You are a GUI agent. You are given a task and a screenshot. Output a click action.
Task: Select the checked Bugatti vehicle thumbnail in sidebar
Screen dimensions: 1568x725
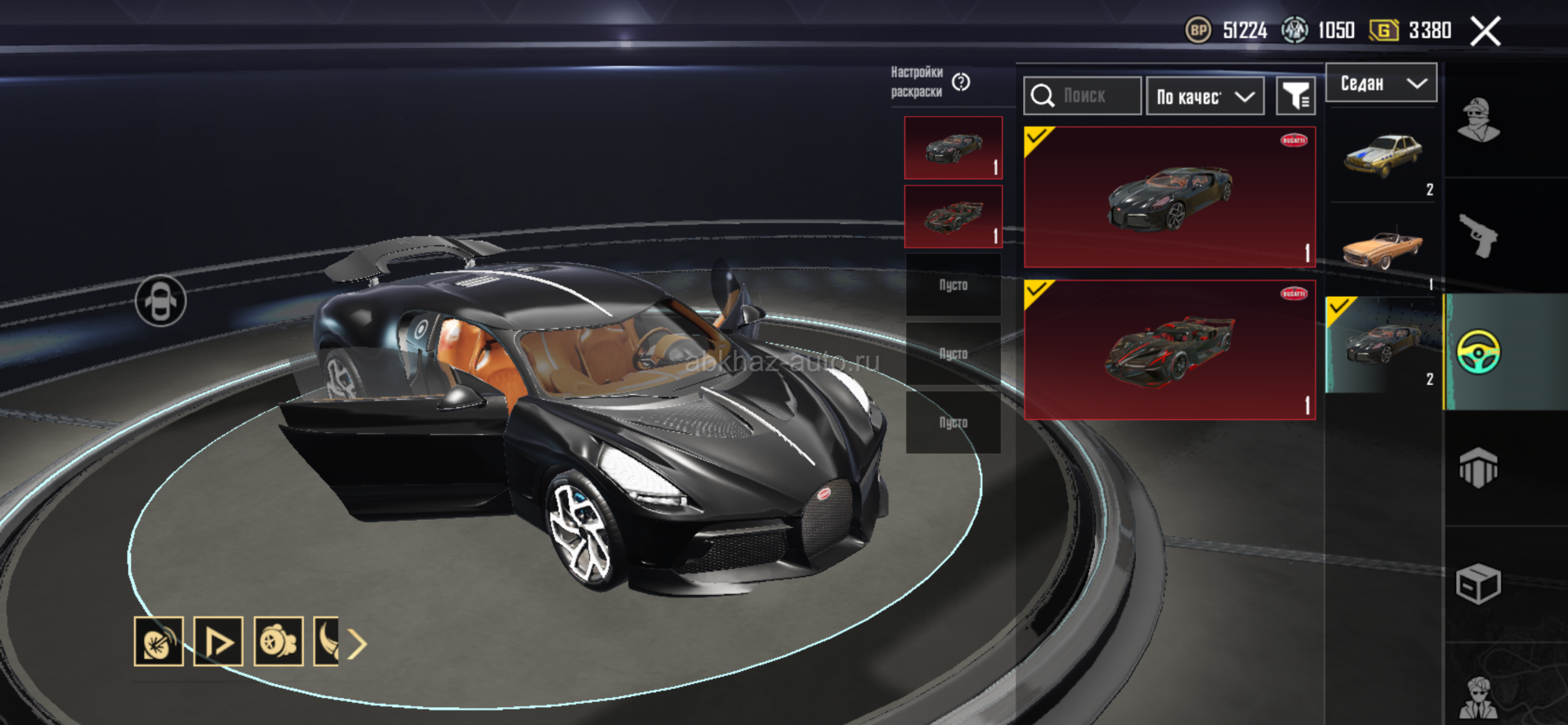1383,344
